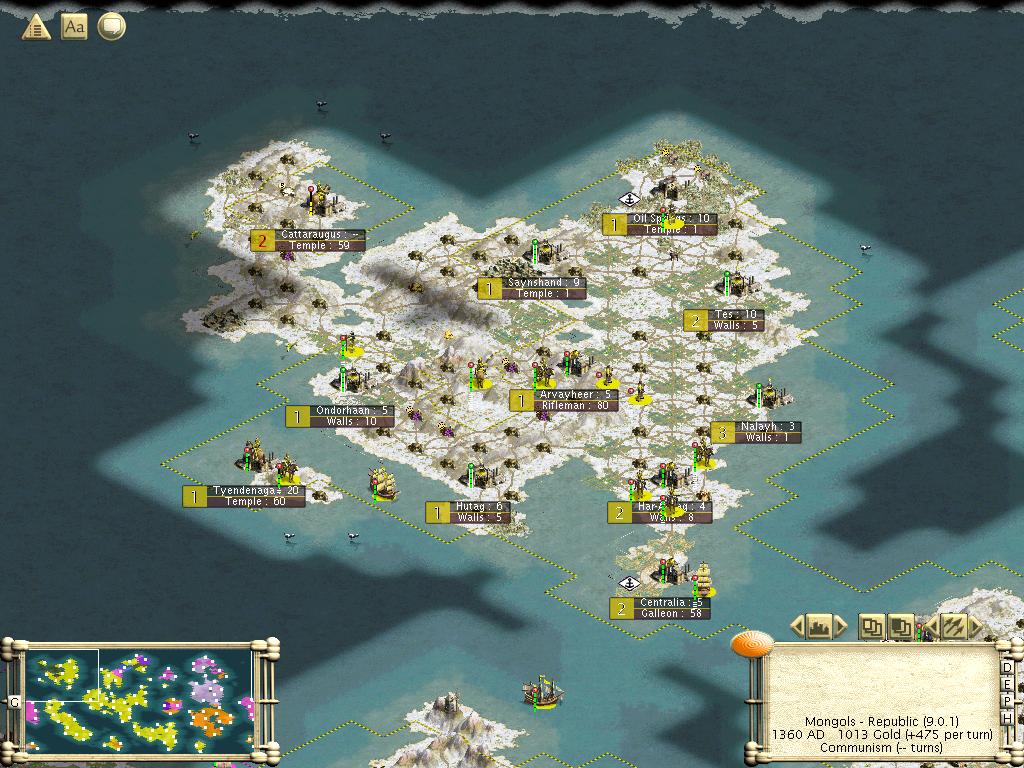Click the world minimap
This screenshot has height=768, width=1024.
click(139, 700)
